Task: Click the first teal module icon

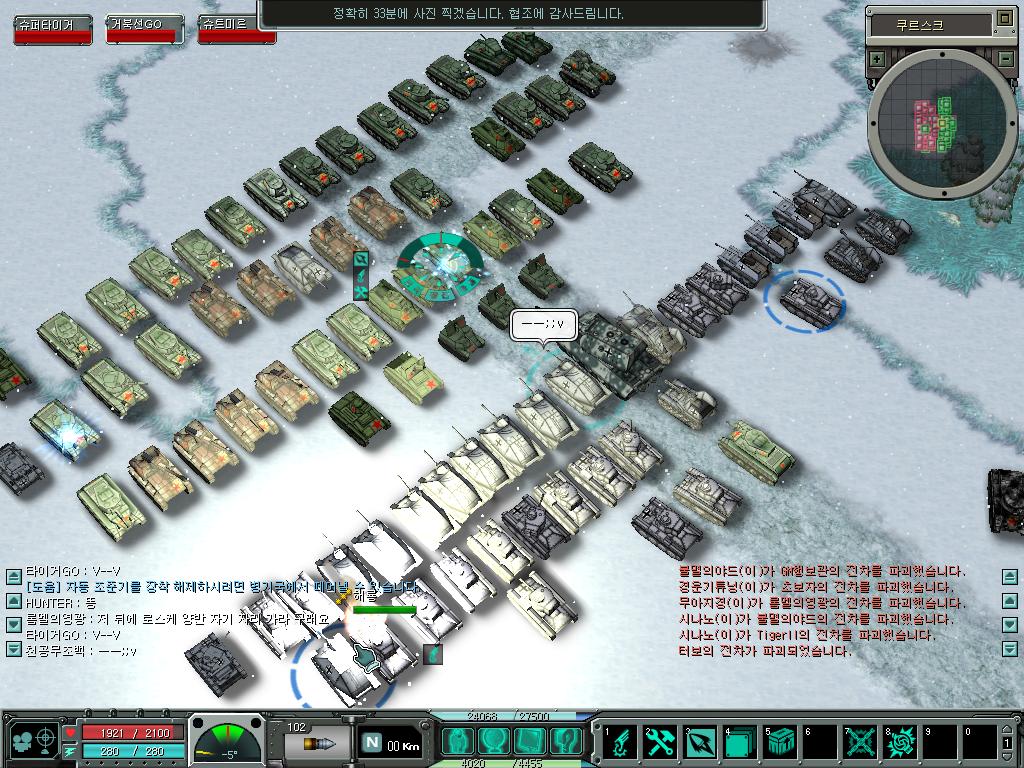Action: [x=459, y=741]
